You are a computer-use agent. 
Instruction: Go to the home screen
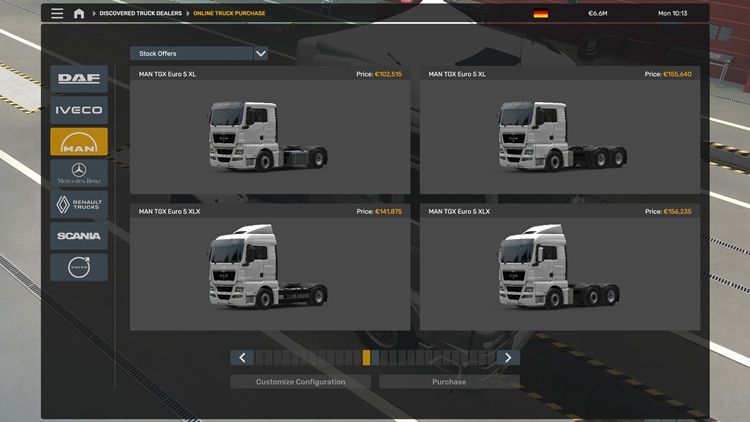coord(79,14)
